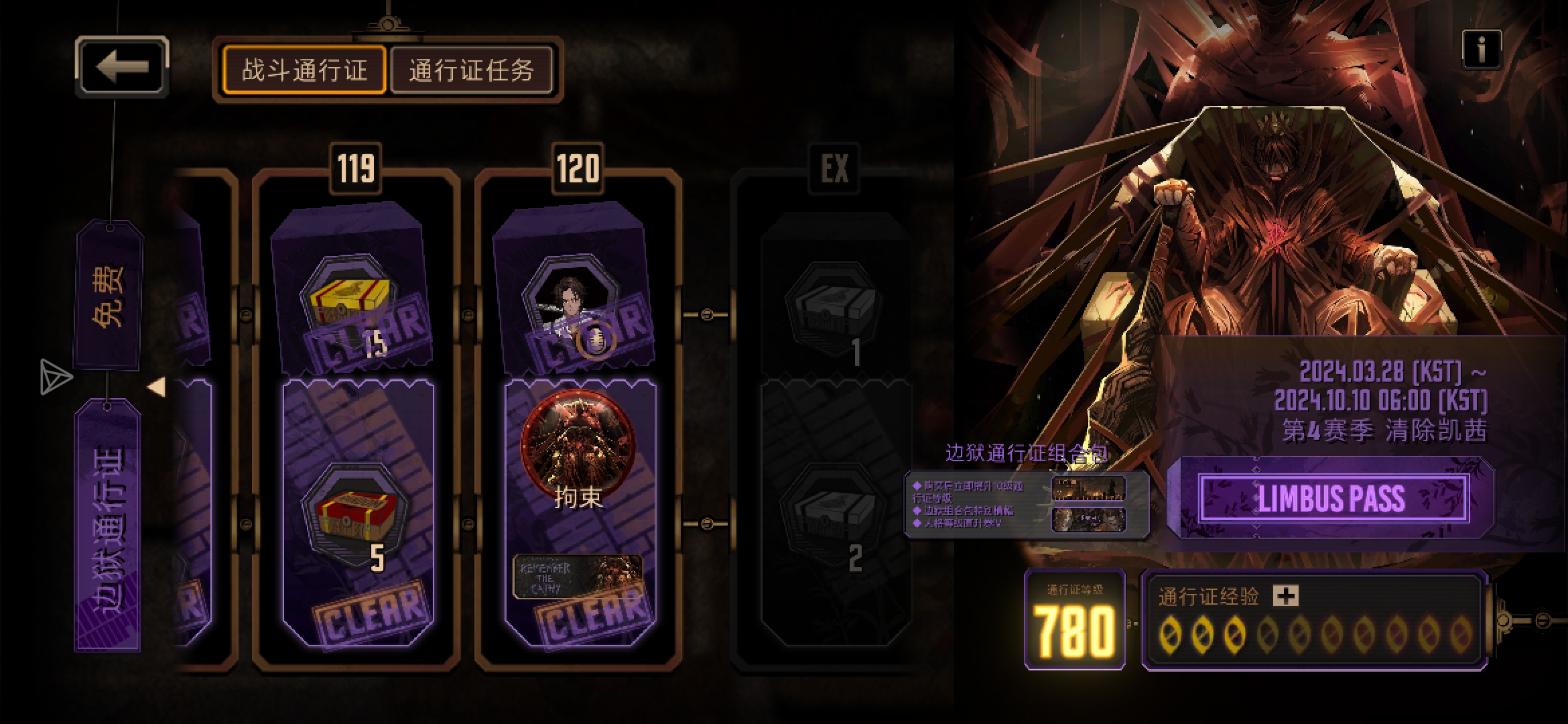Click the left scroll arrow of rewards

pyautogui.click(x=157, y=387)
